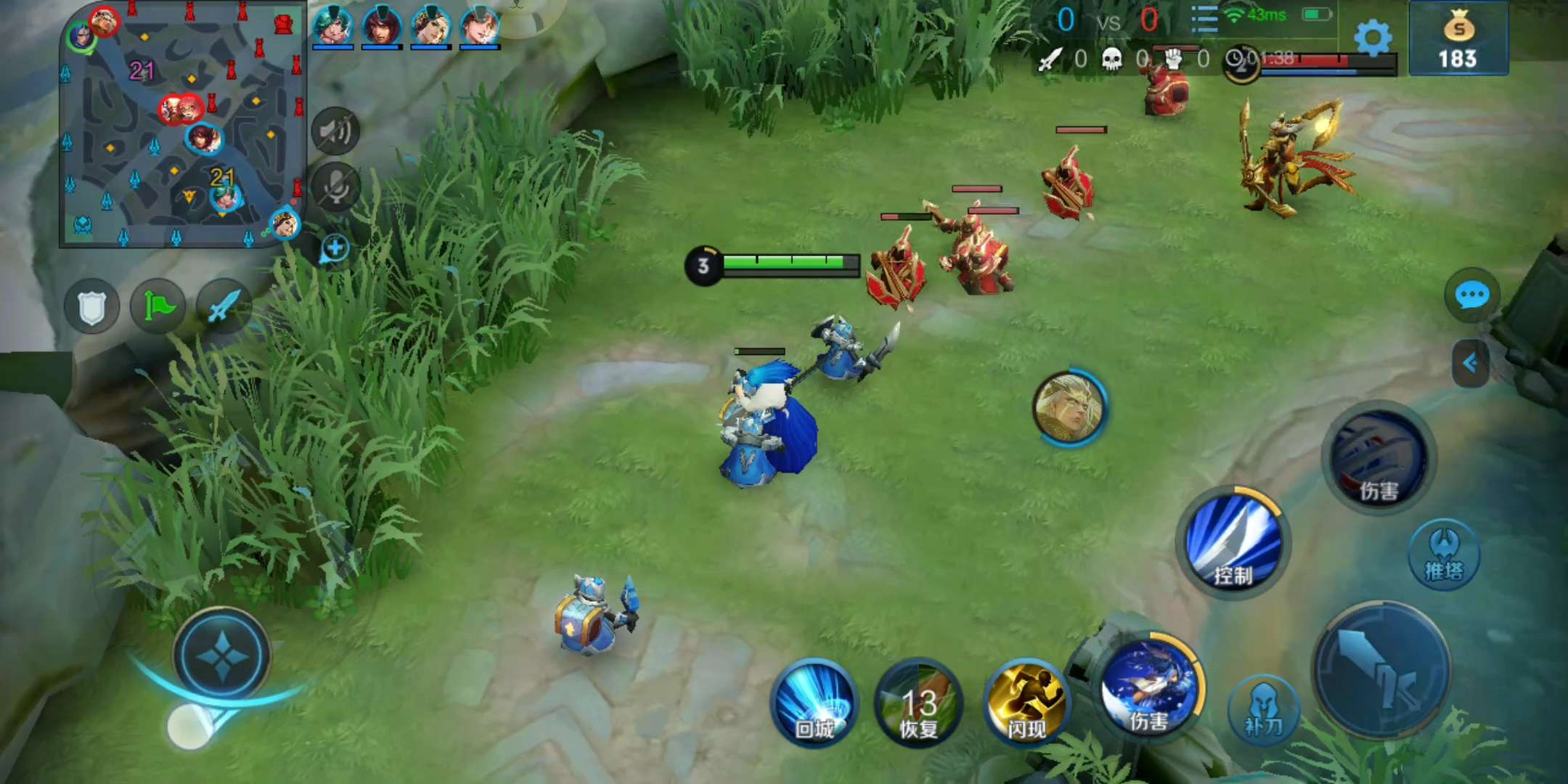
Task: Tap the 补刀 last-hit button
Action: click(1263, 710)
